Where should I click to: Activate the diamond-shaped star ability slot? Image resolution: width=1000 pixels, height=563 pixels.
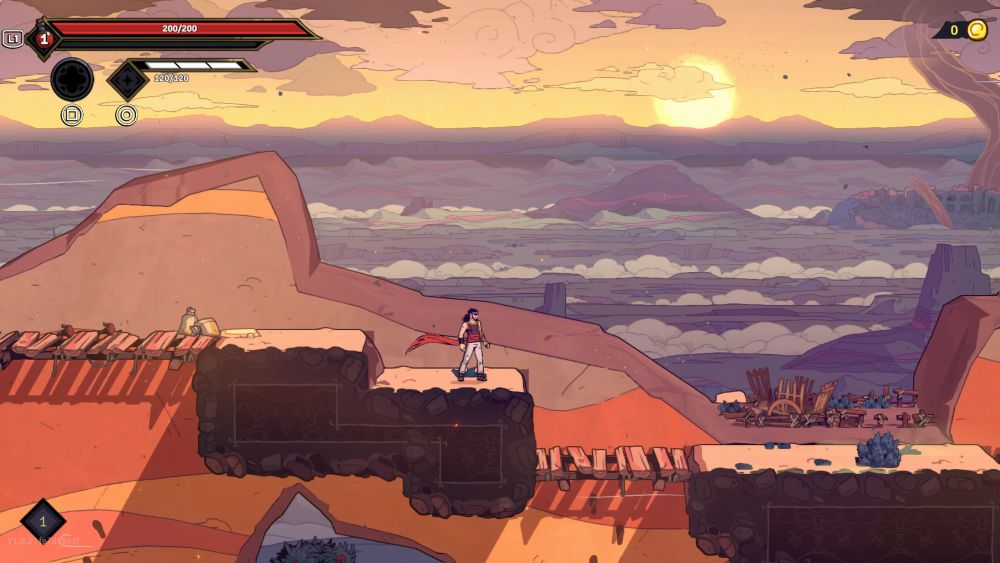coord(127,80)
